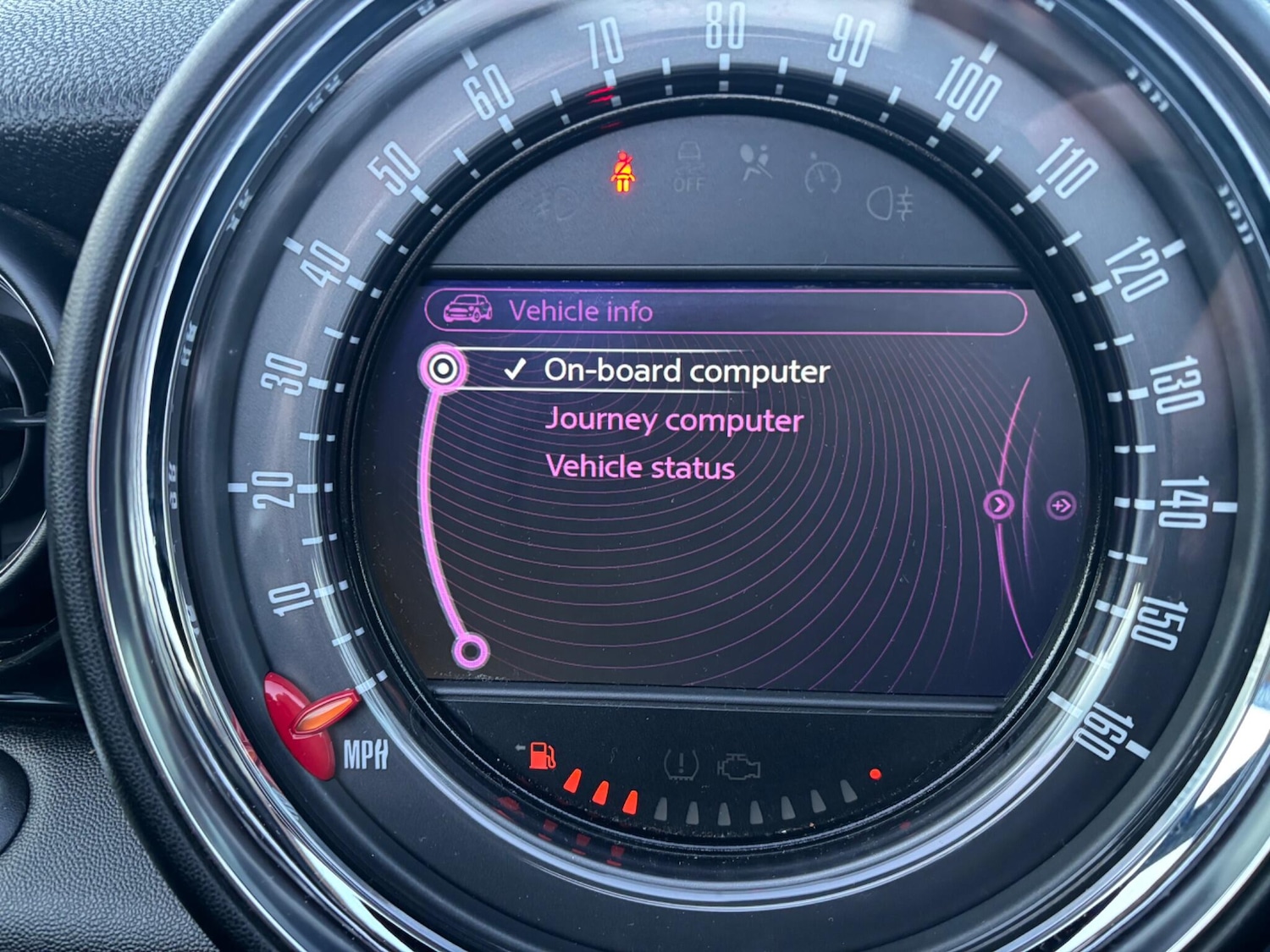Click the Vehicle info header bar
This screenshot has height=952, width=1270.
click(725, 311)
